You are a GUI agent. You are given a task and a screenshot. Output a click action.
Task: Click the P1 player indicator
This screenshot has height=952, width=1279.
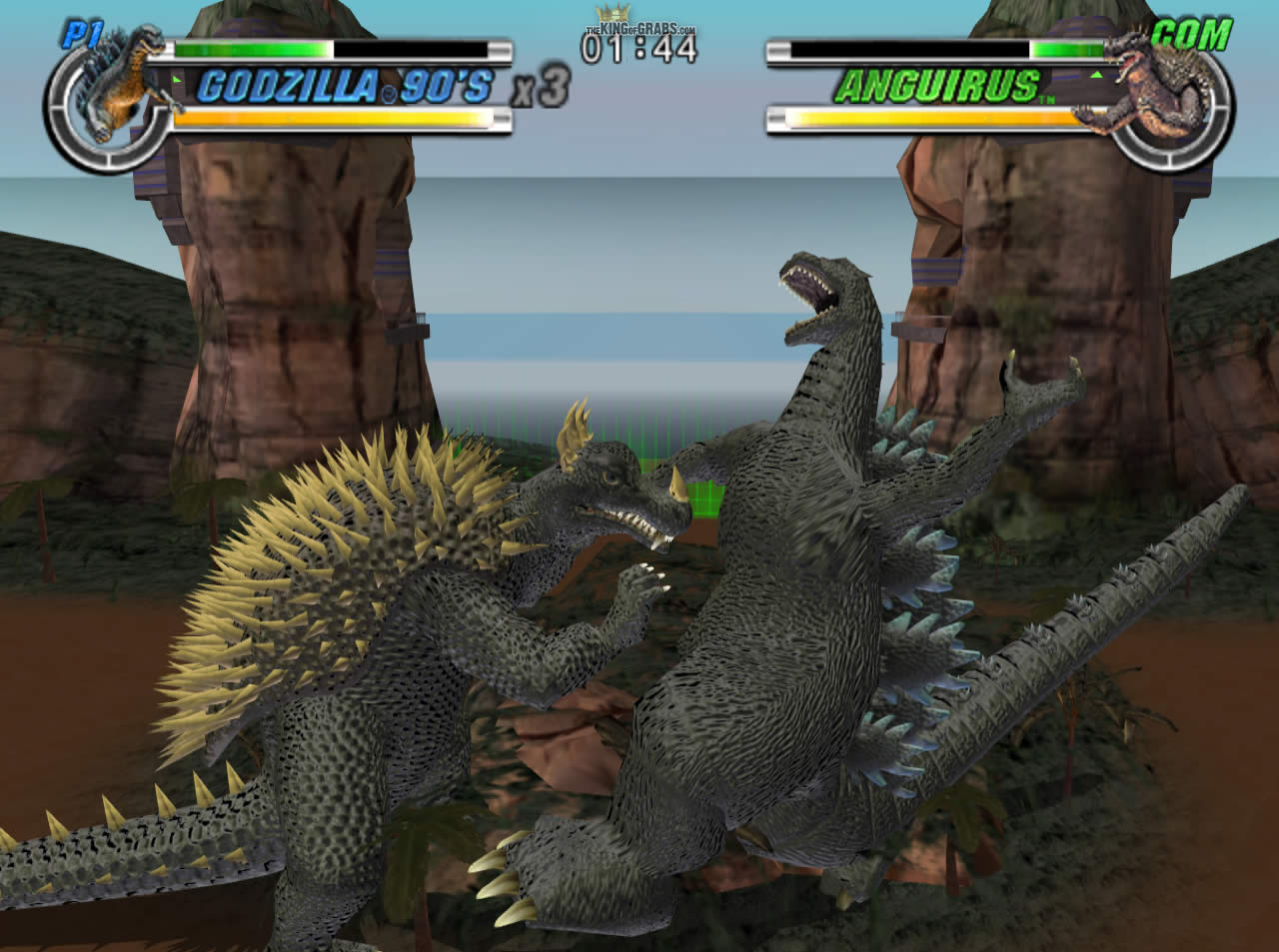86,32
